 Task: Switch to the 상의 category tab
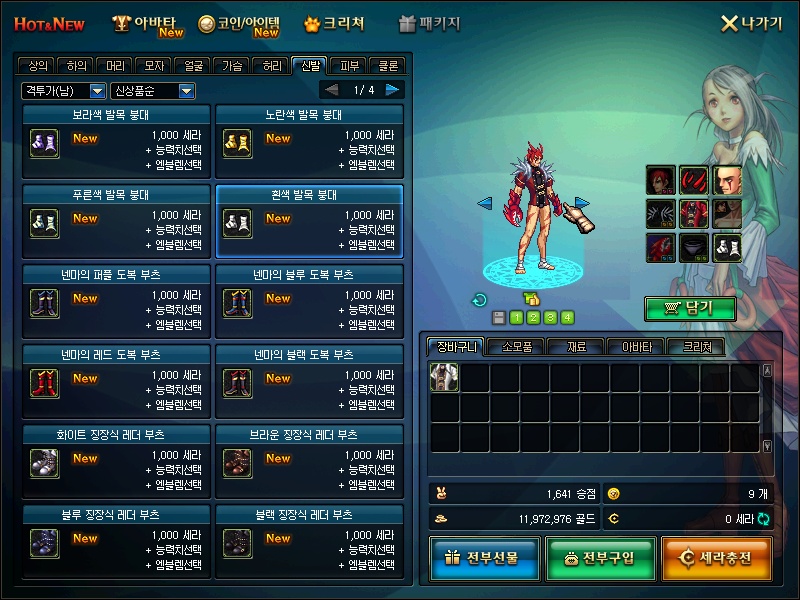coord(38,66)
